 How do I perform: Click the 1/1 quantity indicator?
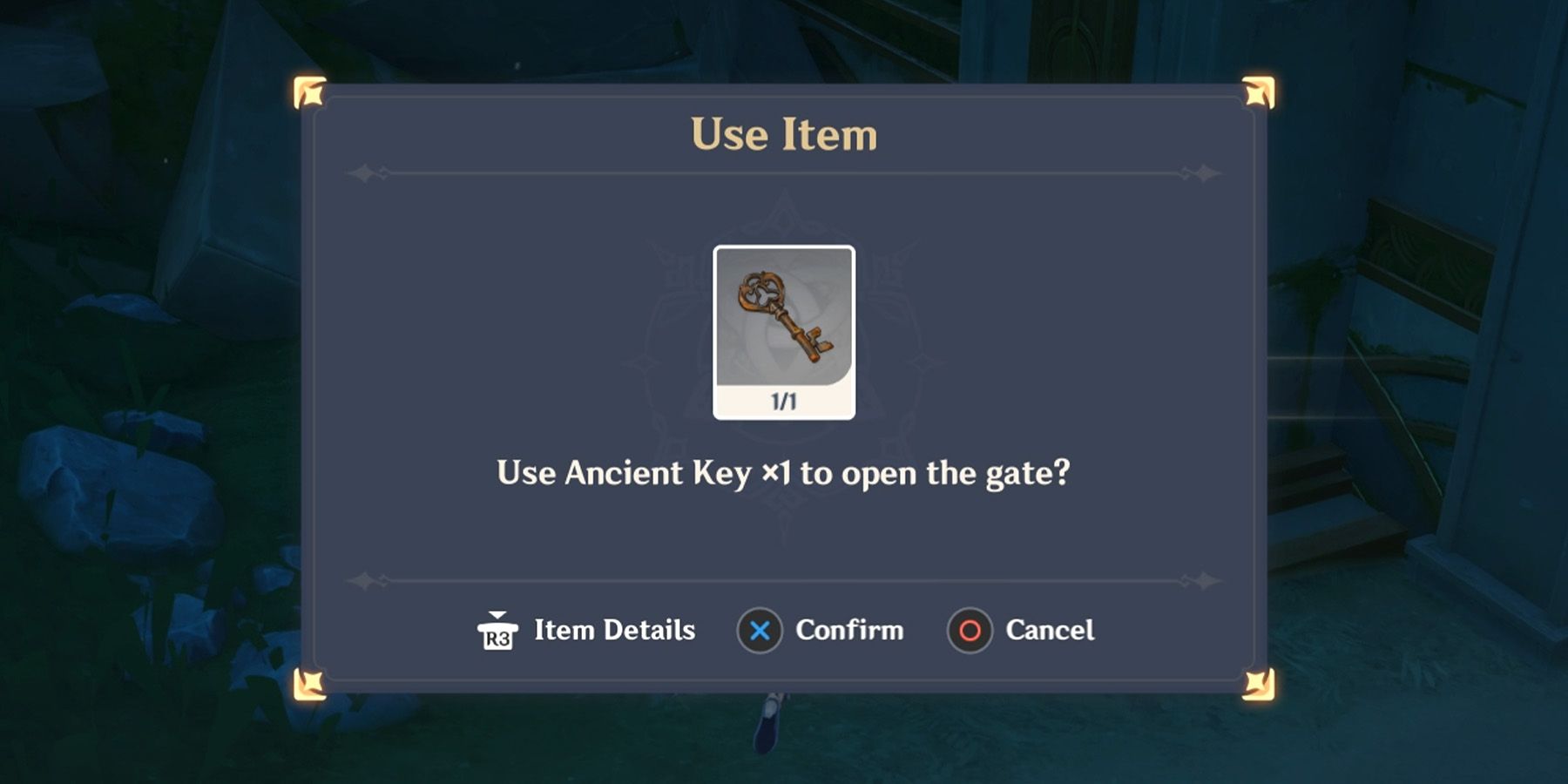(x=784, y=400)
